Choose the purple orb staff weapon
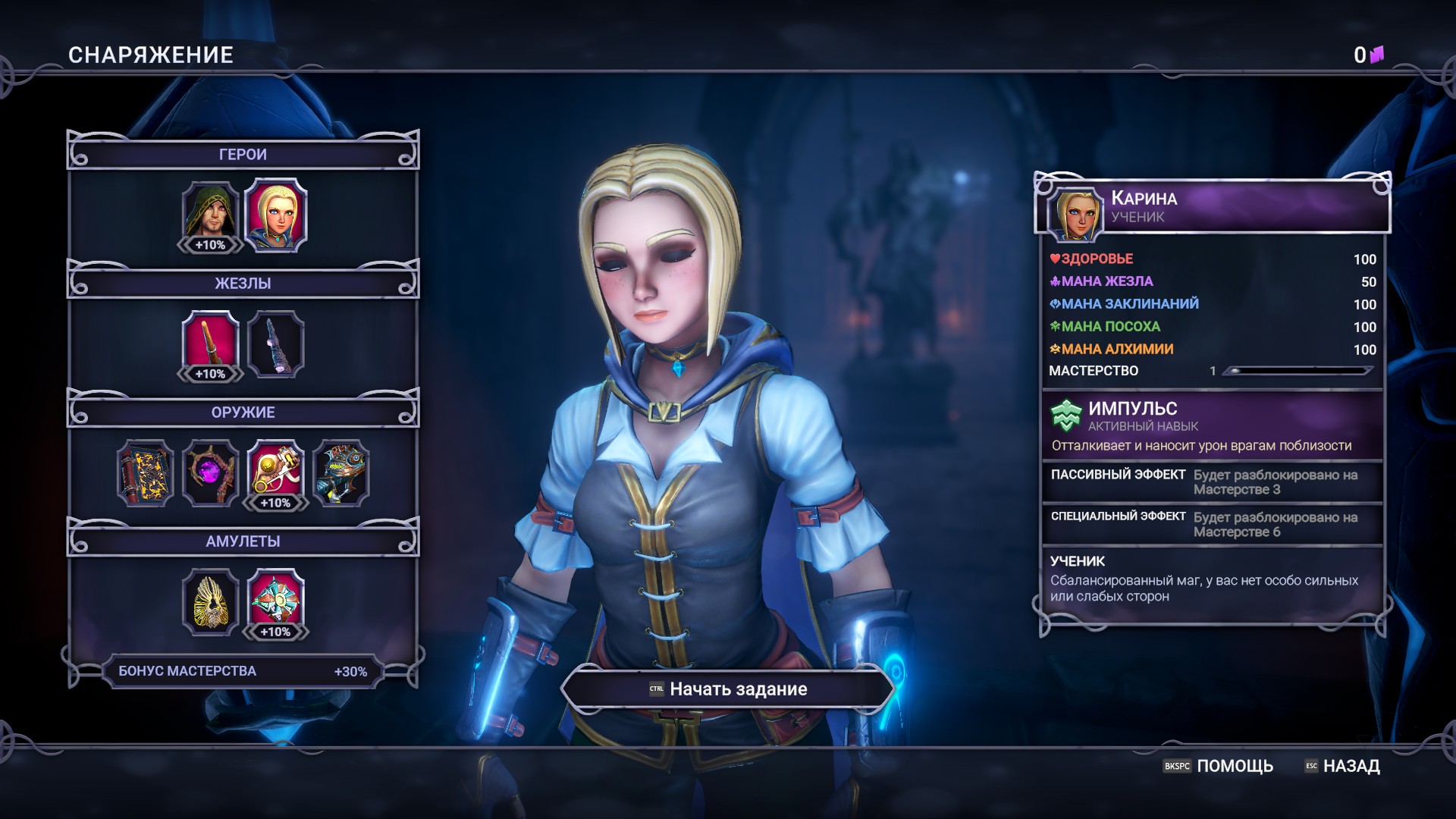Viewport: 1456px width, 819px height. coord(210,472)
